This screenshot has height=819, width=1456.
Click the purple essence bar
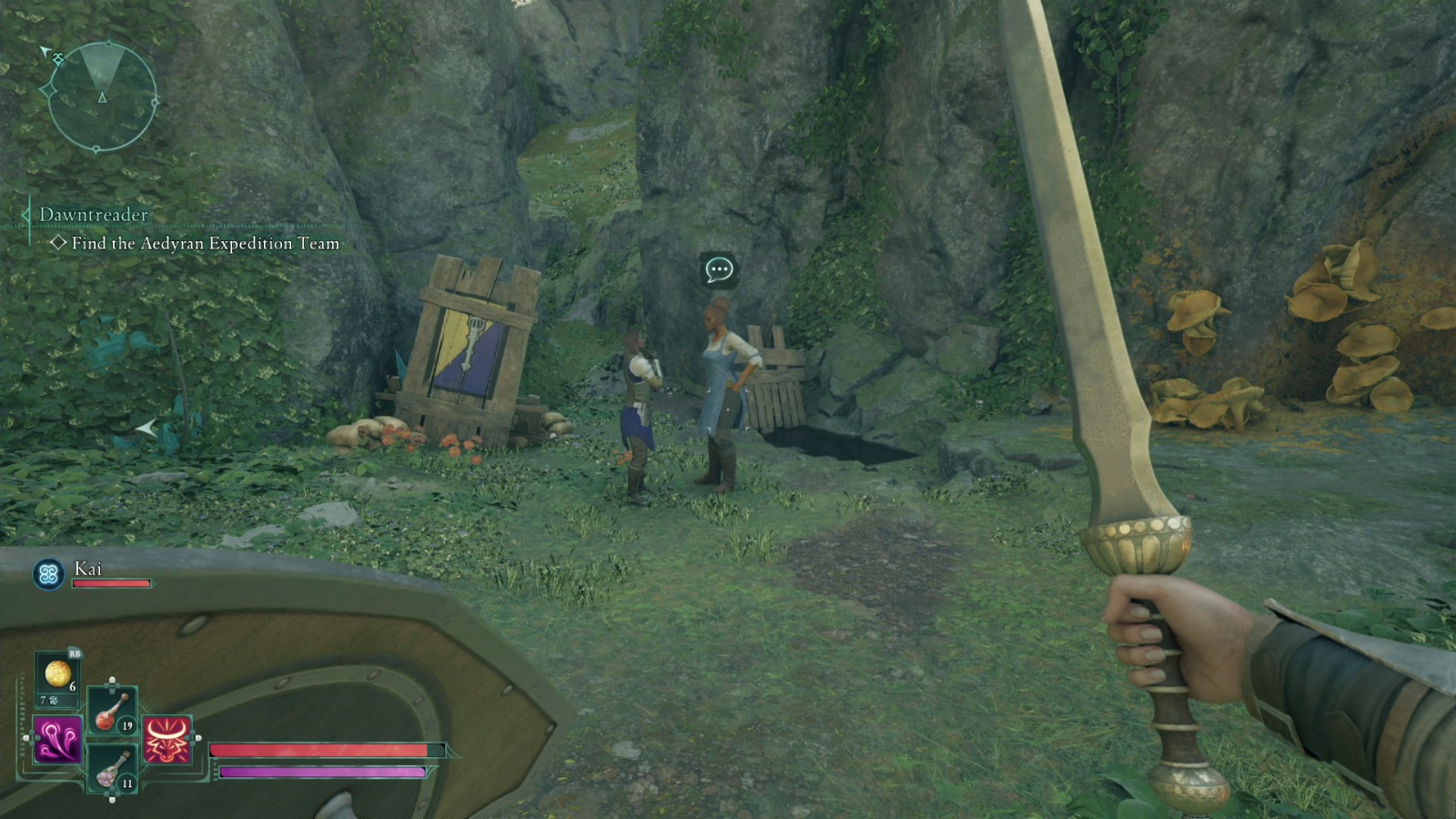tap(318, 773)
